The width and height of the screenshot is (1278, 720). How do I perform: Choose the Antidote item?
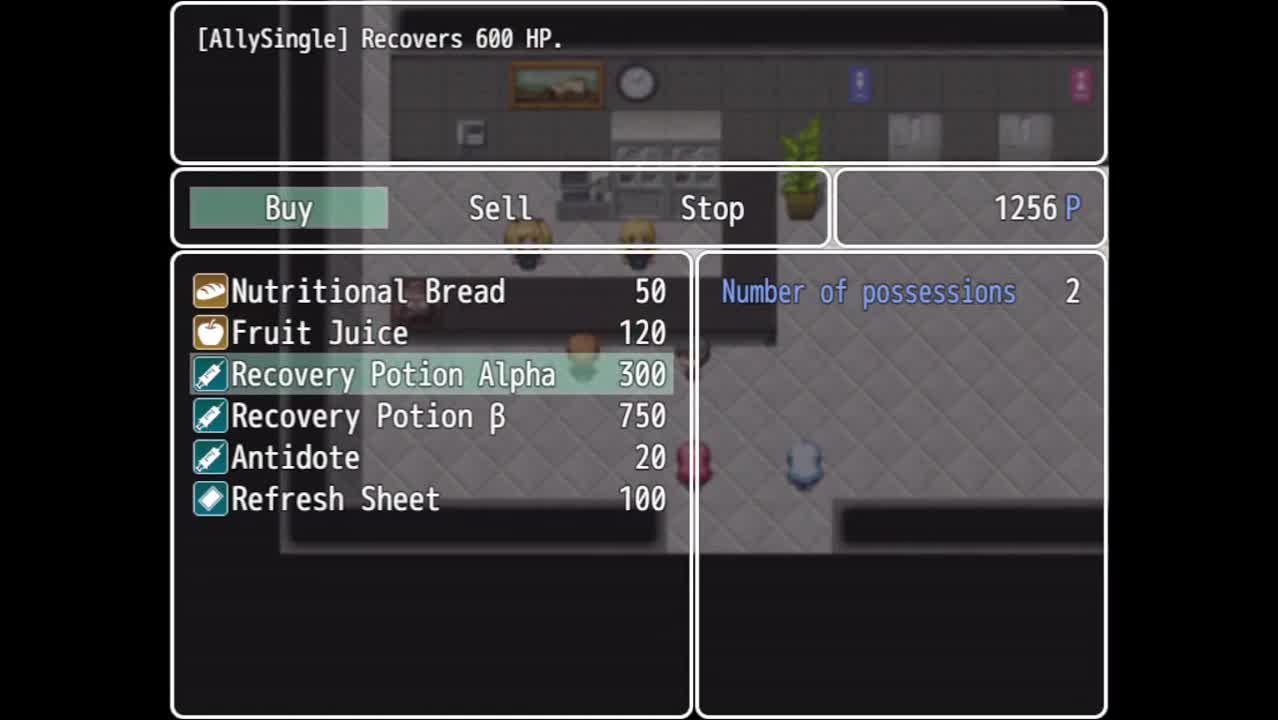pyautogui.click(x=430, y=458)
